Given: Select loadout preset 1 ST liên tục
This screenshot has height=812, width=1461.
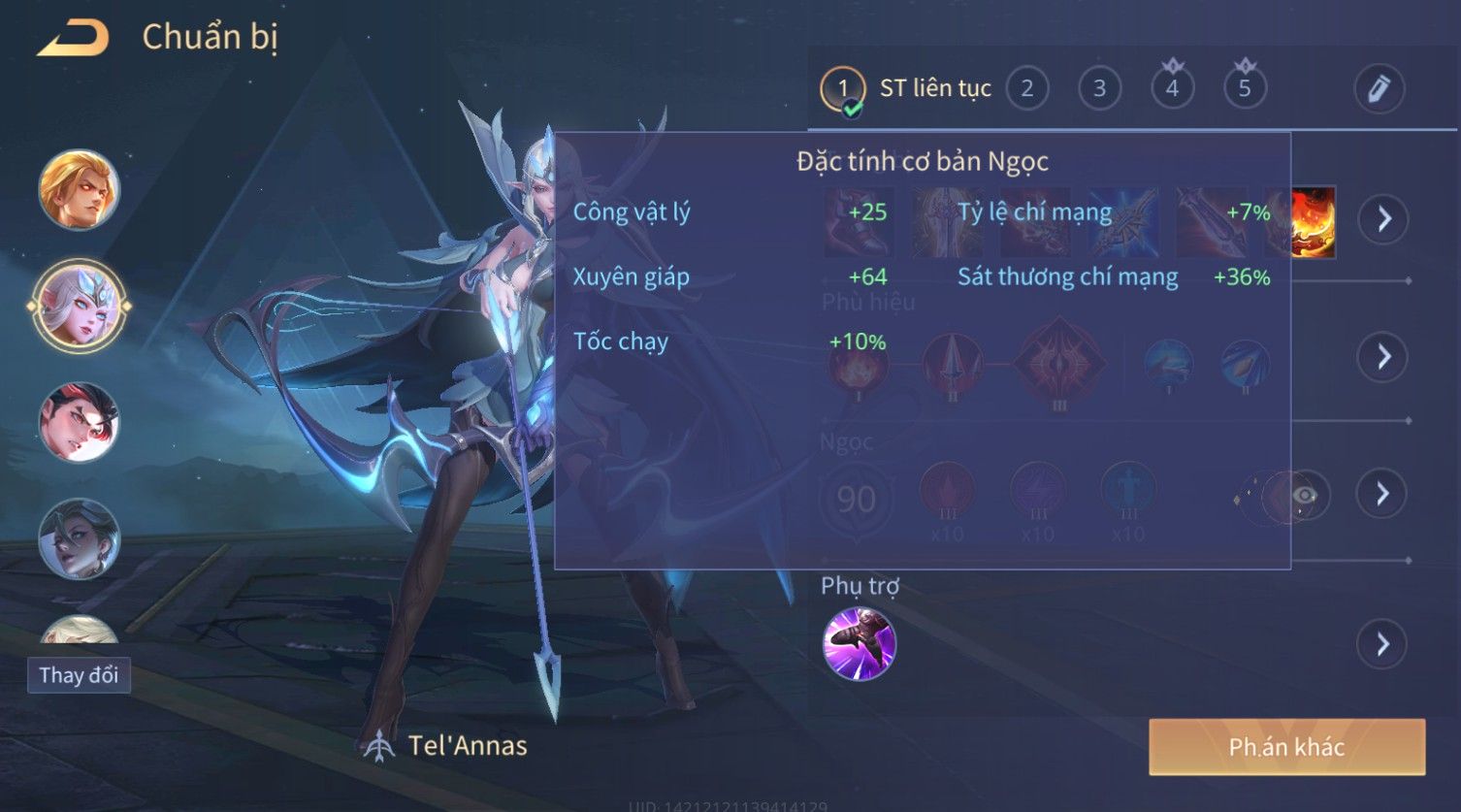Looking at the screenshot, I should 842,89.
